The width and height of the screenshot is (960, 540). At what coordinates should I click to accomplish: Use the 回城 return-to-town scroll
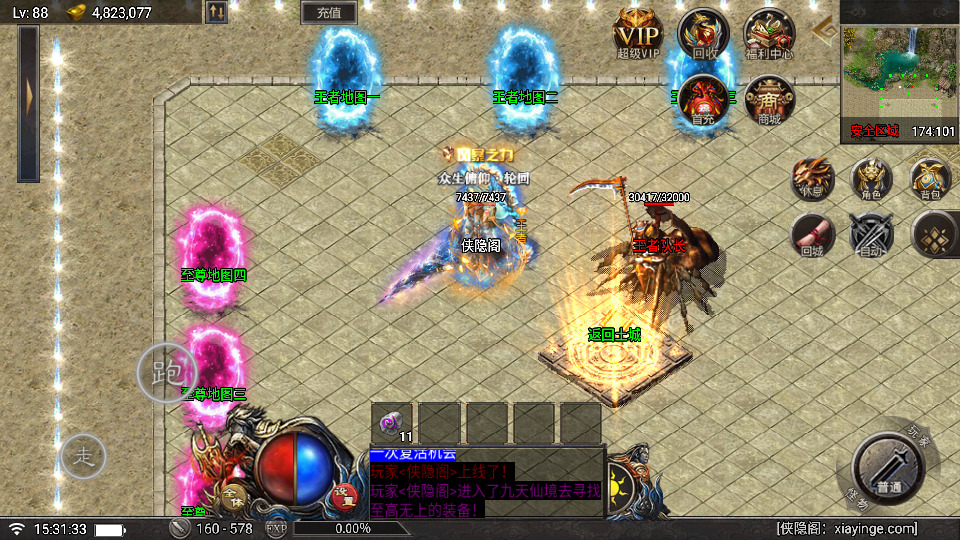(x=812, y=235)
